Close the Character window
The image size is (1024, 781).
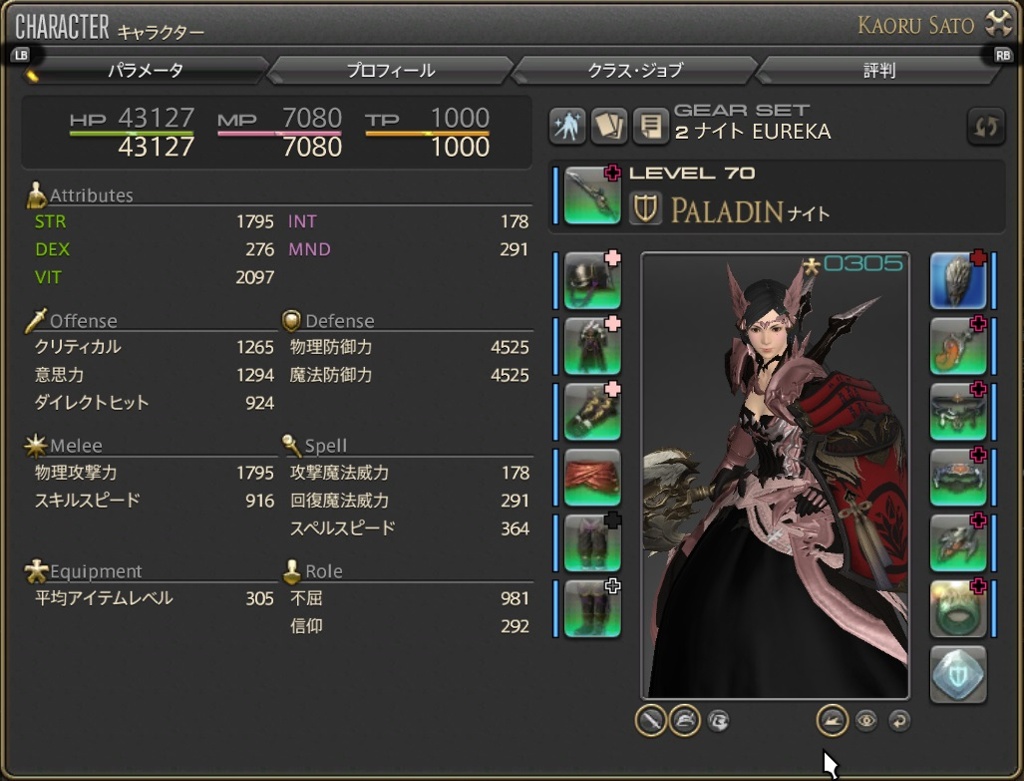point(999,24)
